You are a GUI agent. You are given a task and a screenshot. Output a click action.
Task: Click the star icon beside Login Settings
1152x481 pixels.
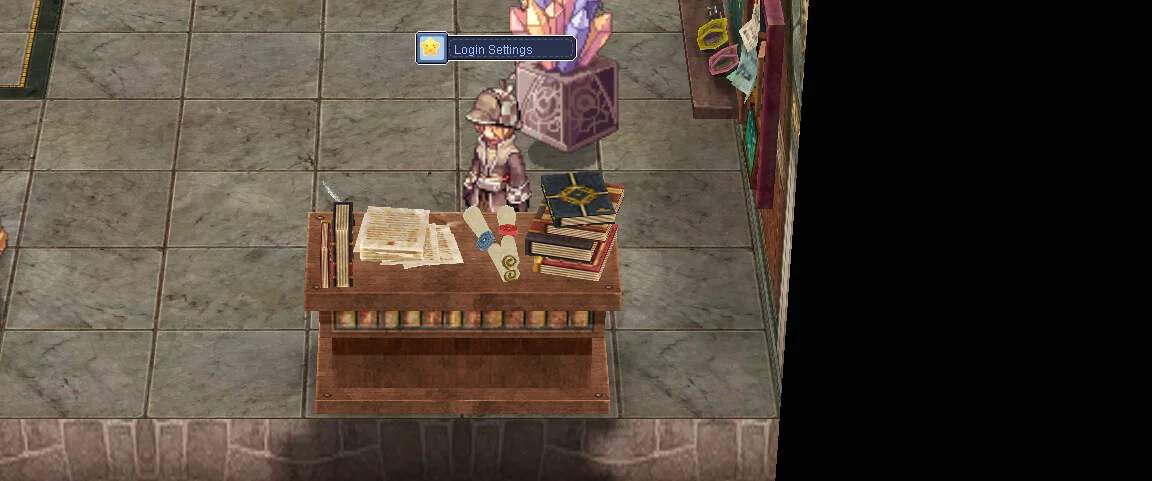pos(431,48)
